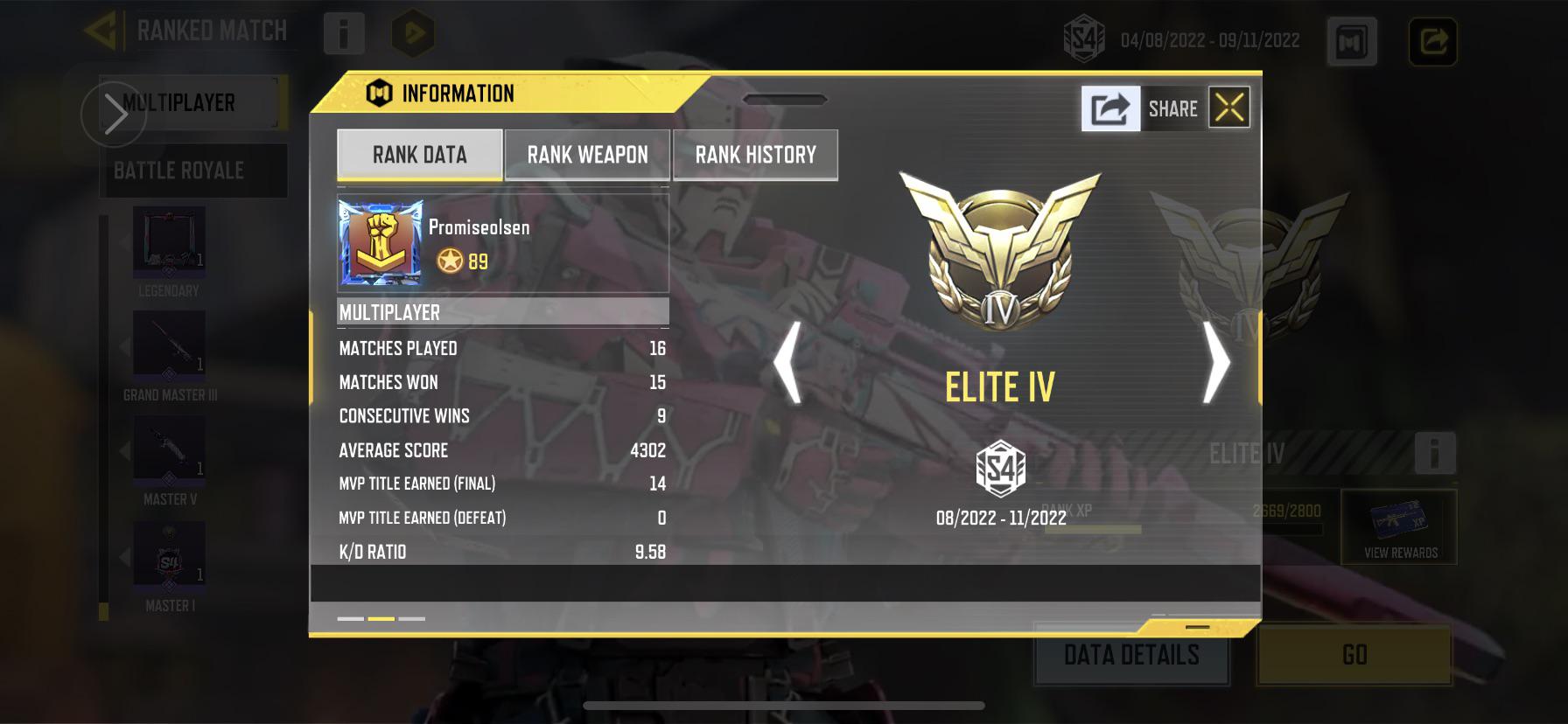1568x724 pixels.
Task: Click Promiseolsen's rank avatar emblem
Action: tap(378, 243)
